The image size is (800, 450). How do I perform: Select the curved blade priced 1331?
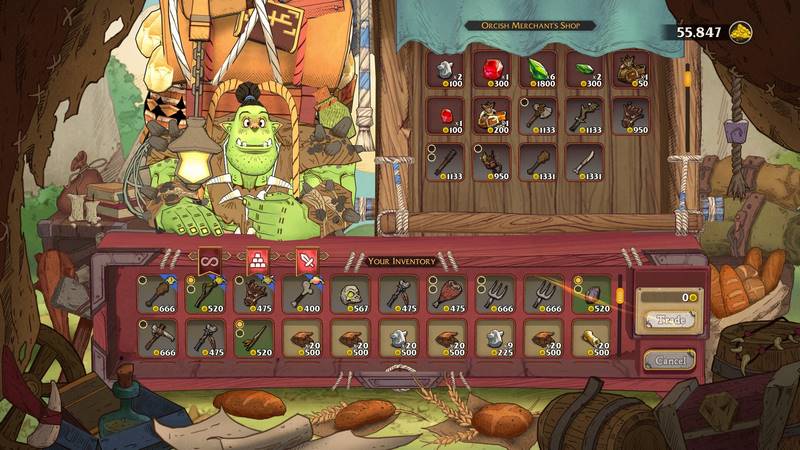click(x=584, y=161)
